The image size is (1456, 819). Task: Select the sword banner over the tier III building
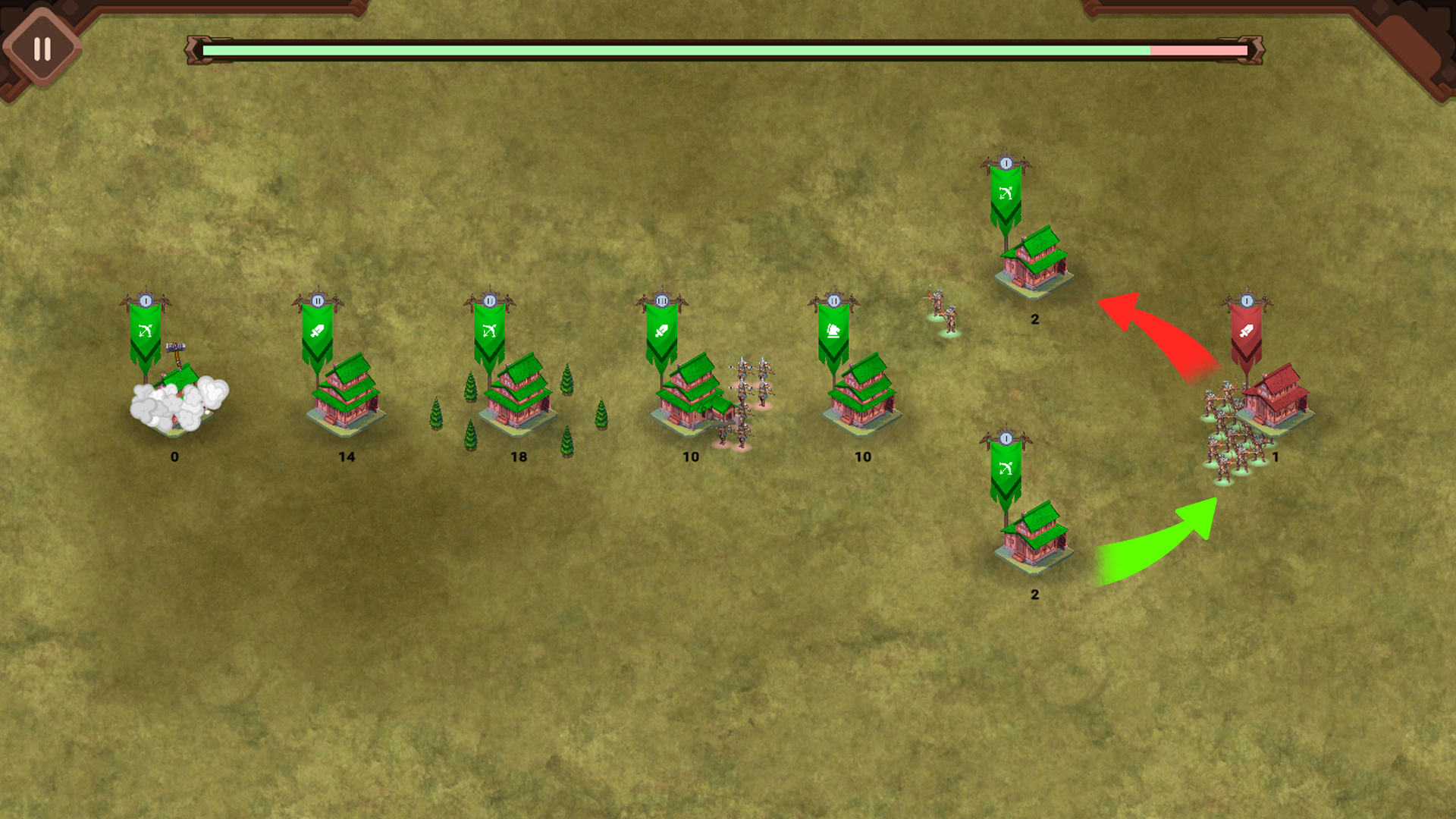click(x=663, y=331)
